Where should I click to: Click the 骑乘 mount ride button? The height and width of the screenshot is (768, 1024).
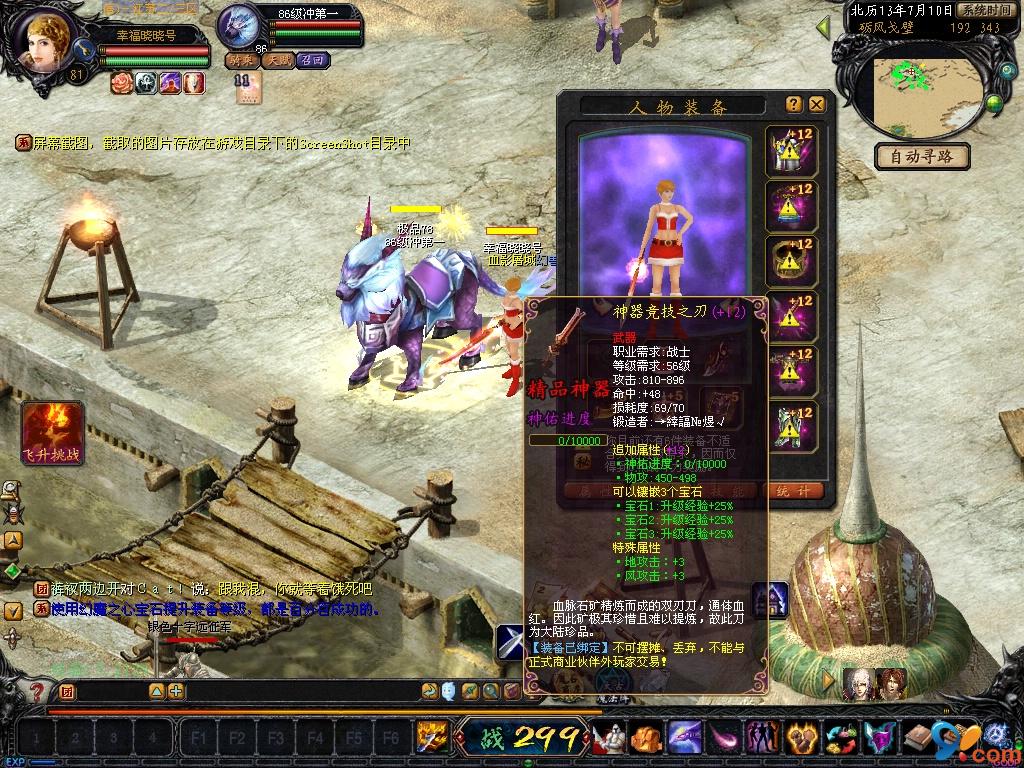click(x=240, y=60)
